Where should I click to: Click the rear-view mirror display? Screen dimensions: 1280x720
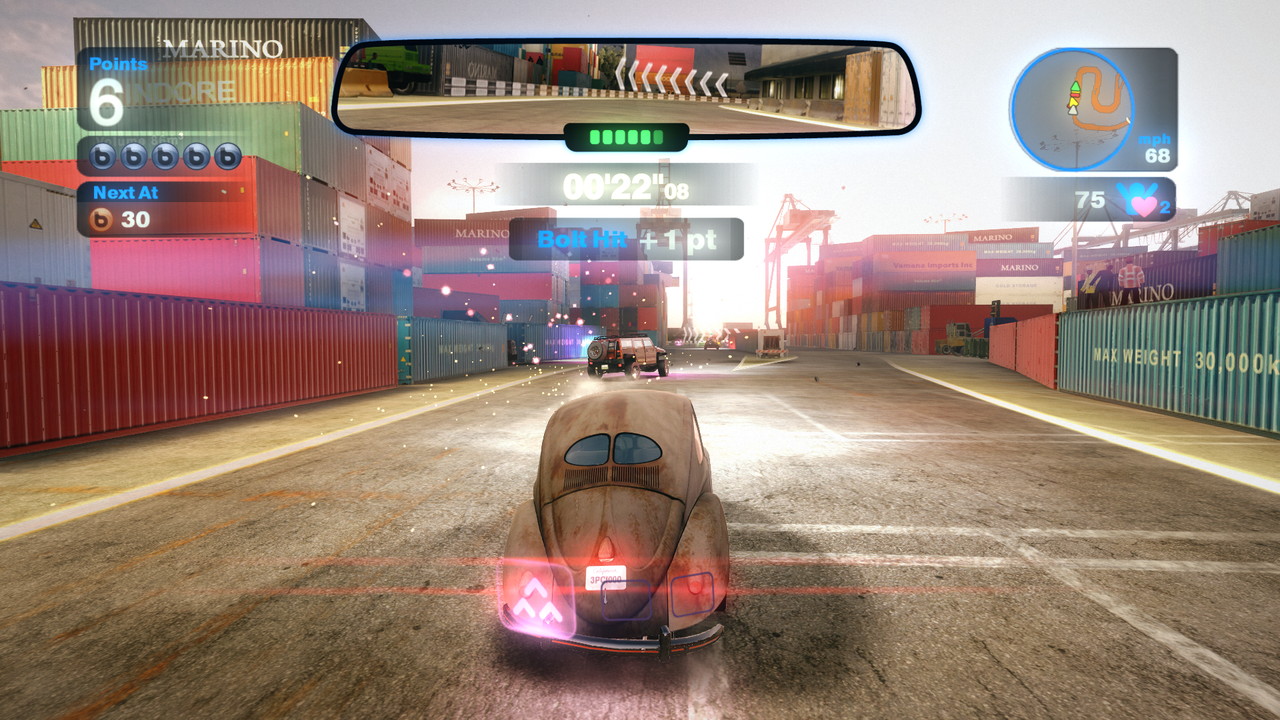click(626, 88)
